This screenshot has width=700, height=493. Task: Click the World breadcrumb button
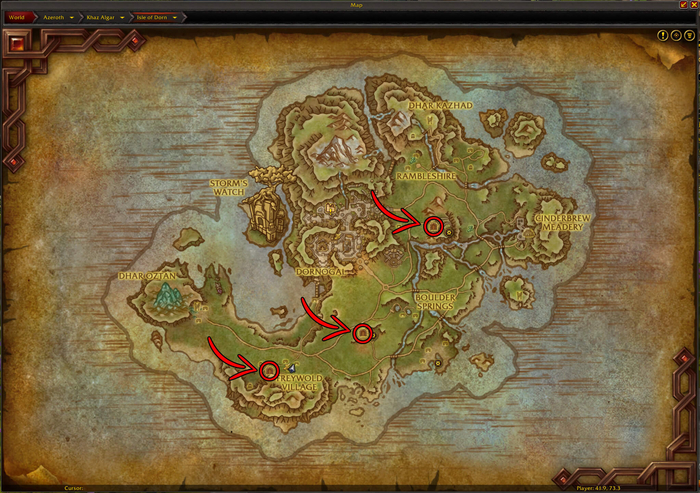(16, 17)
